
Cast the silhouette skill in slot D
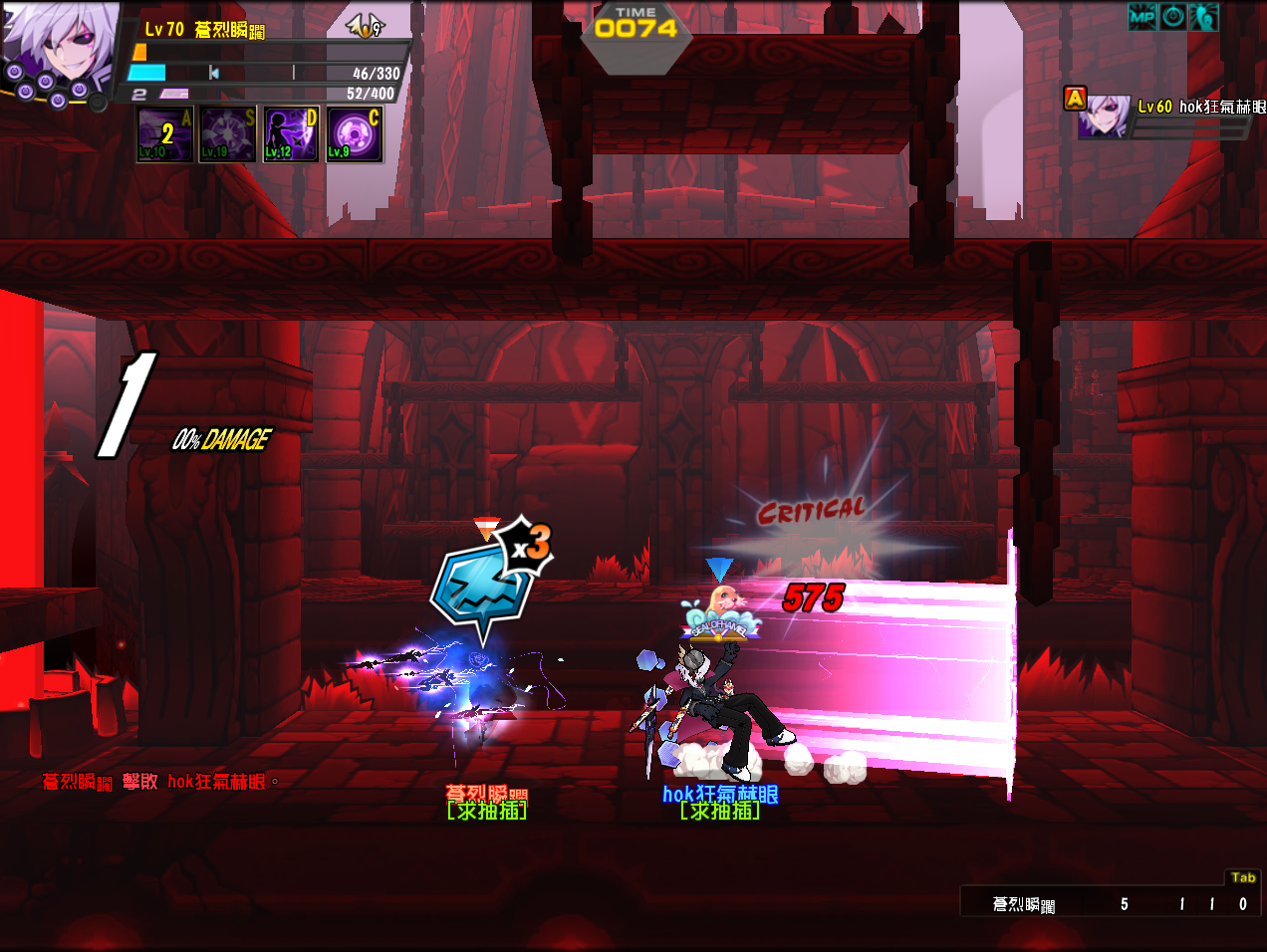(291, 133)
